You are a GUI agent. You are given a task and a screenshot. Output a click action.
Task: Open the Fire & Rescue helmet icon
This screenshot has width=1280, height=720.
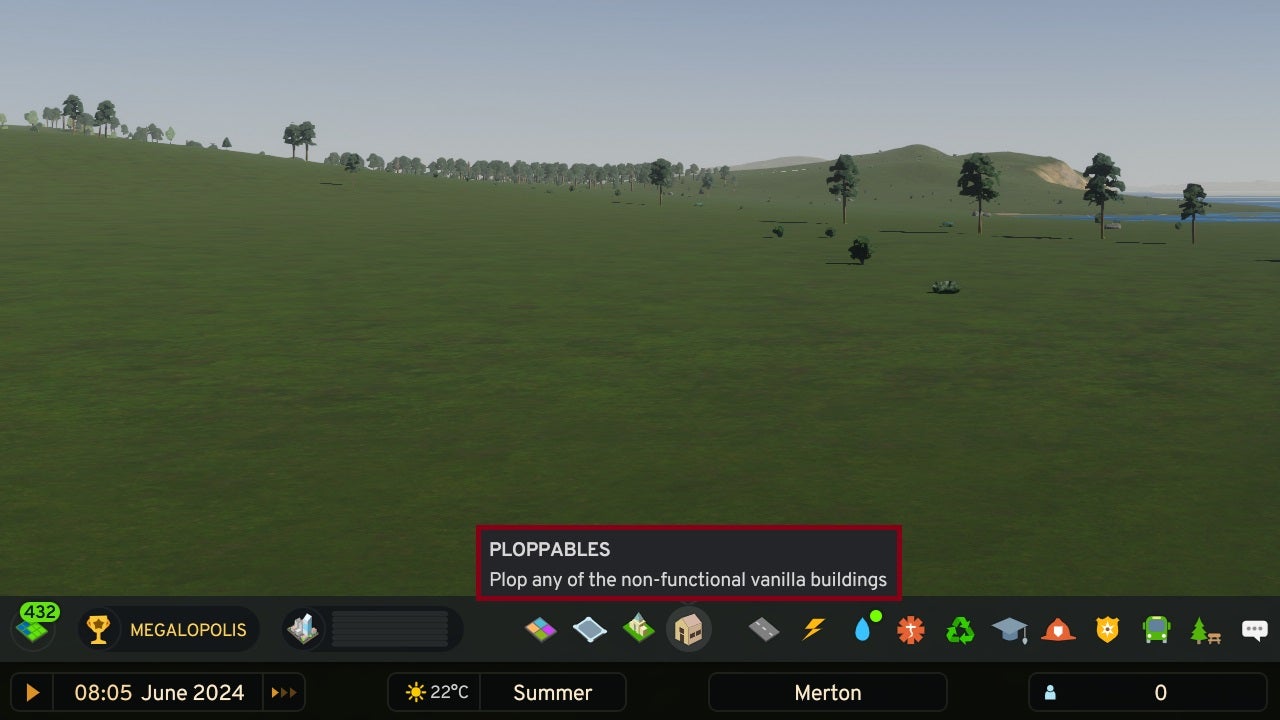[1058, 629]
